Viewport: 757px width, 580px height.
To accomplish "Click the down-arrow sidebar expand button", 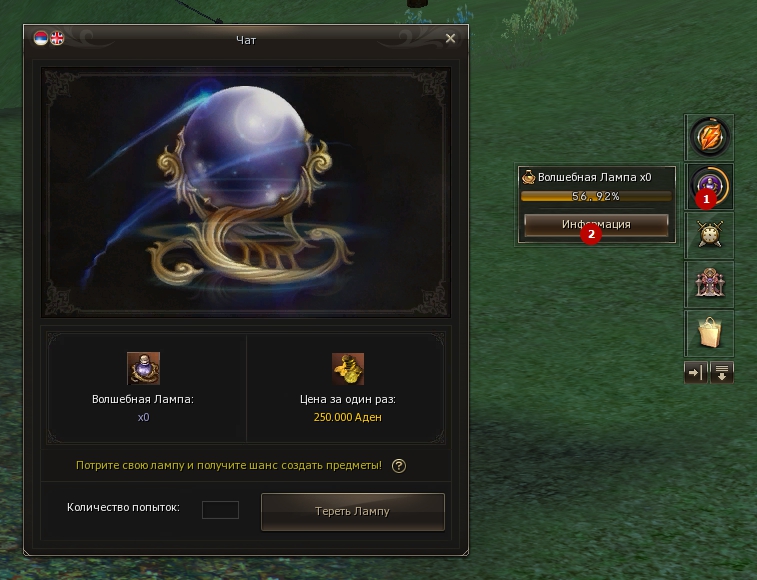I will pos(722,372).
